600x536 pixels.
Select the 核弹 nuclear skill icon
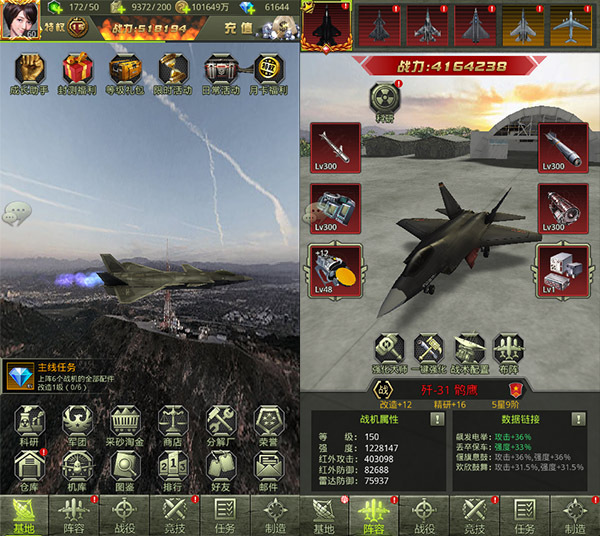[x=385, y=101]
